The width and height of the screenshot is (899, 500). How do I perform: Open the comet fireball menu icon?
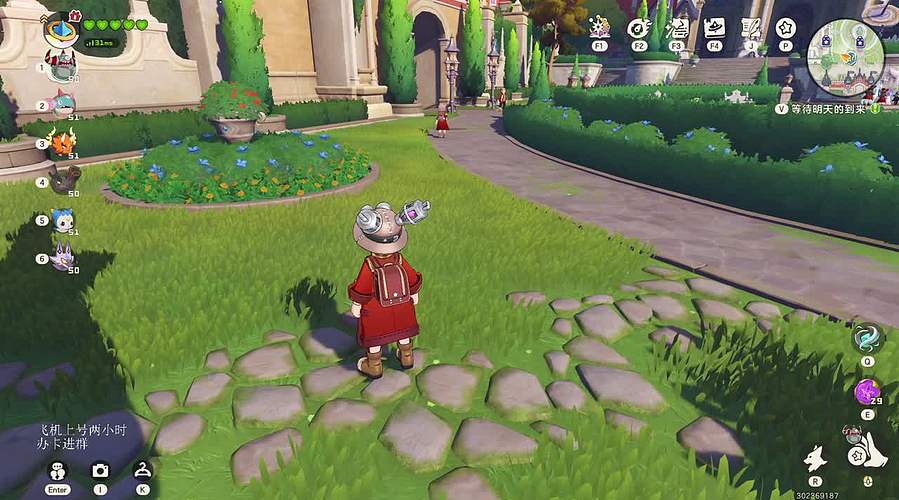click(x=638, y=27)
